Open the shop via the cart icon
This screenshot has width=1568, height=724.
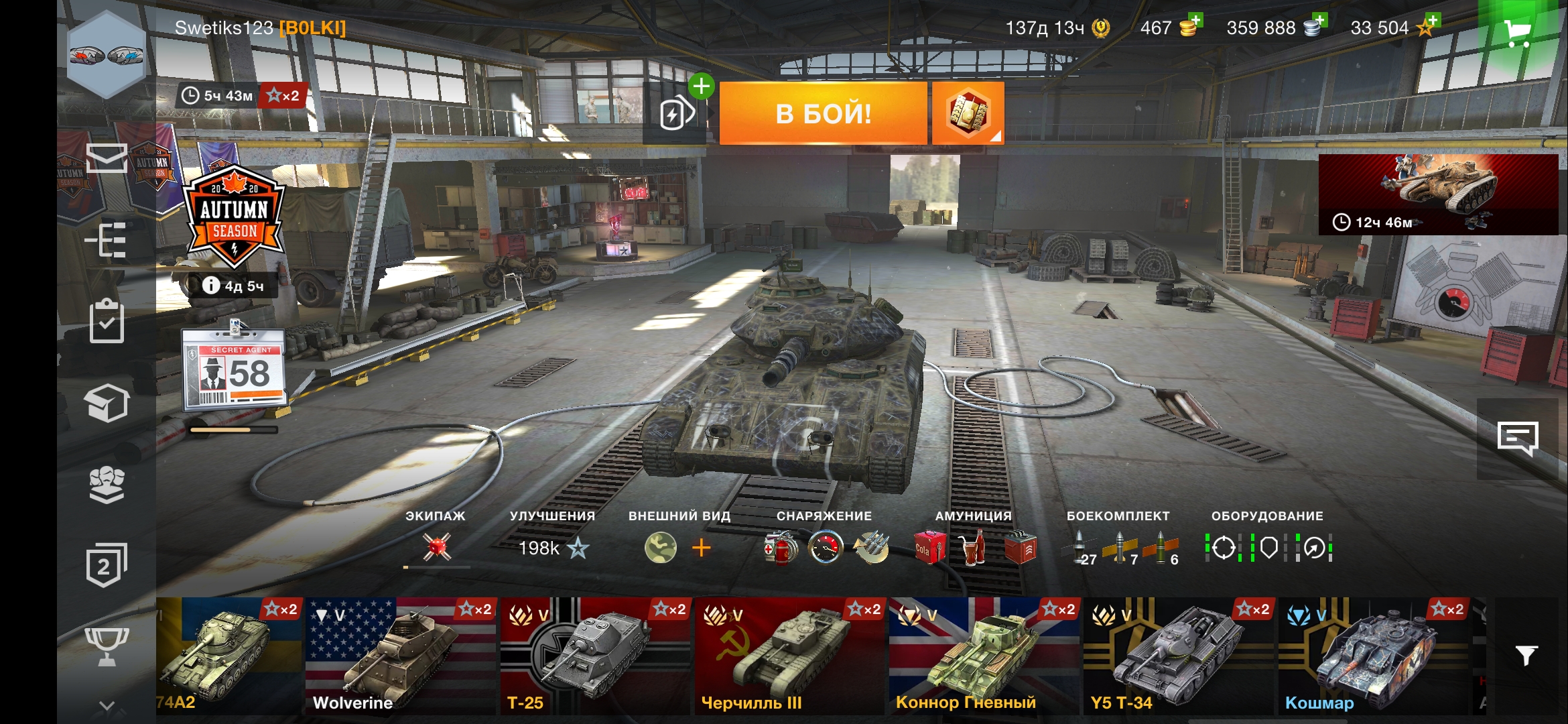point(1517,32)
